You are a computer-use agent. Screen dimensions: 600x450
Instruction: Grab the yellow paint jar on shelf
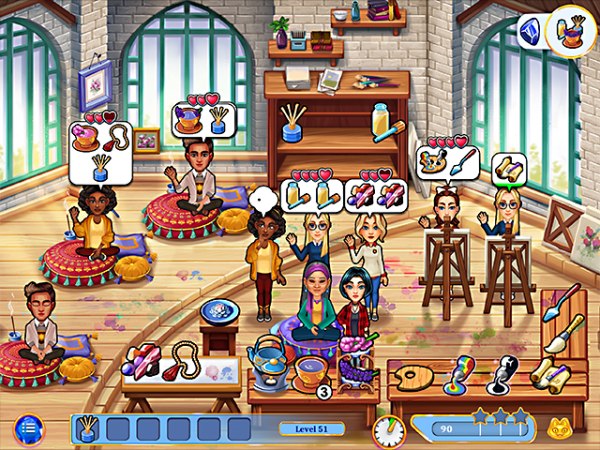point(382,121)
